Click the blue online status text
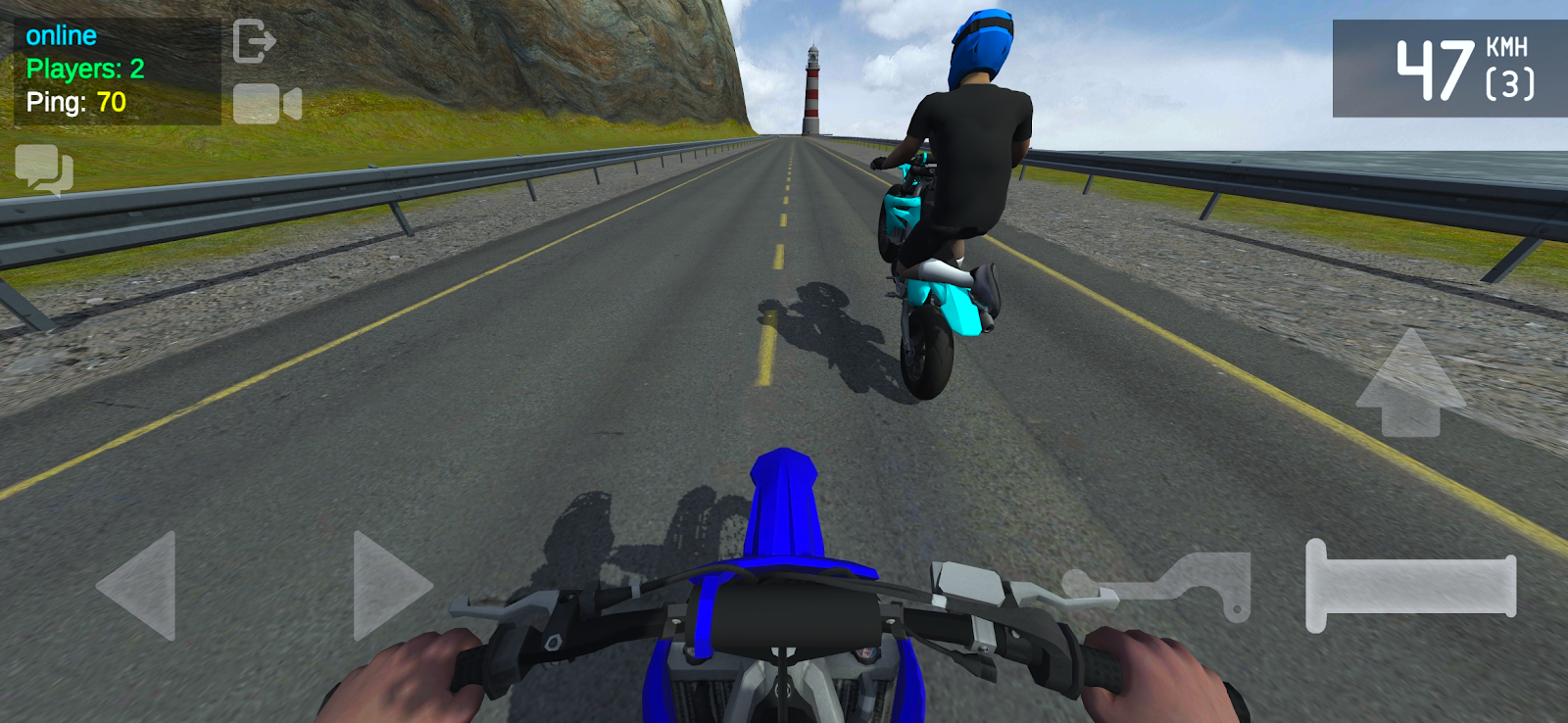 coord(61,35)
